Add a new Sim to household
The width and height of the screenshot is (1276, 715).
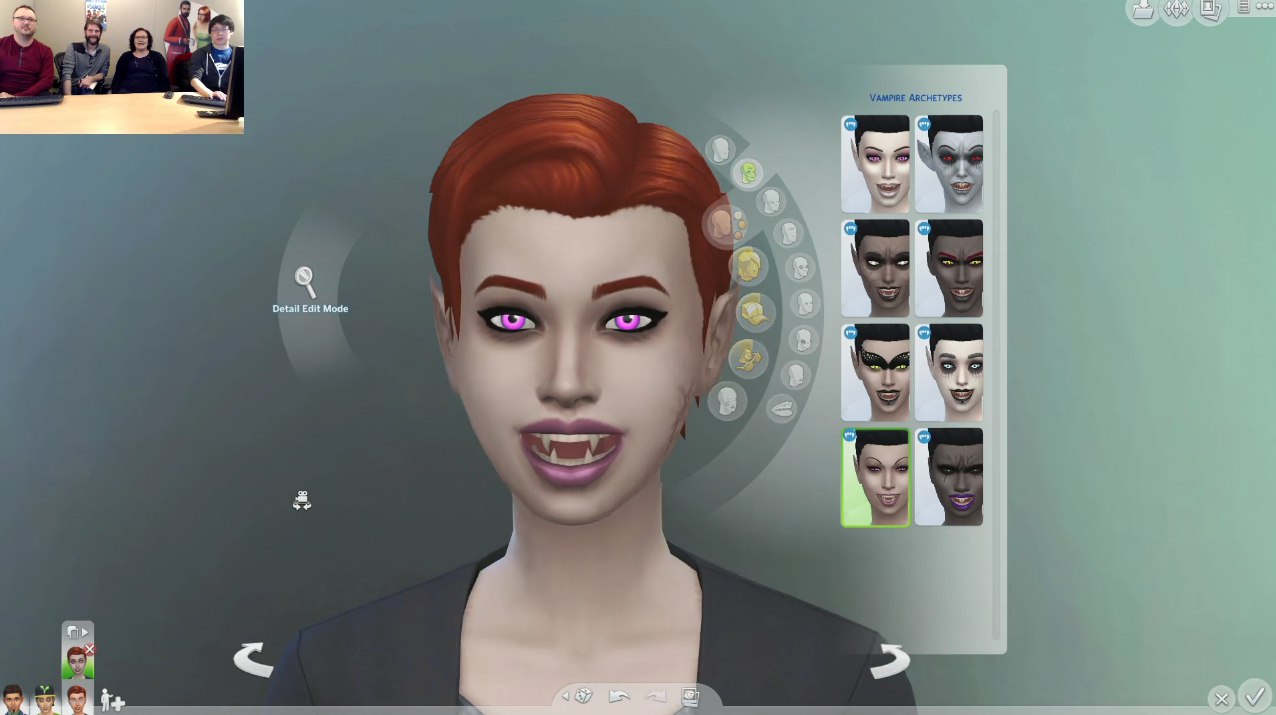(x=112, y=700)
